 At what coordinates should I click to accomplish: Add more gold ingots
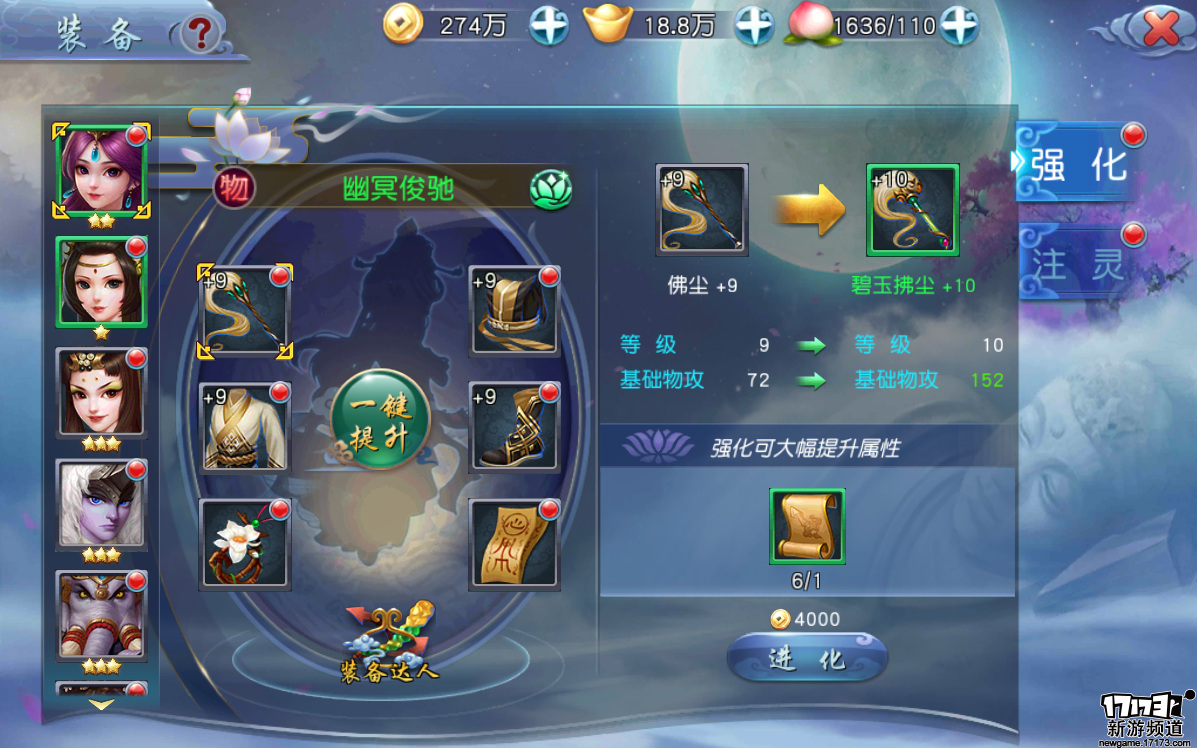(x=754, y=26)
